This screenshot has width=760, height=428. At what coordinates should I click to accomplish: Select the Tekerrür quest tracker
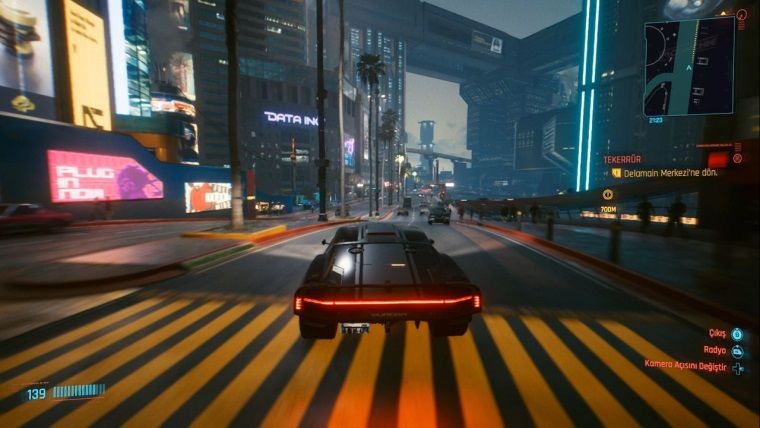coord(622,159)
